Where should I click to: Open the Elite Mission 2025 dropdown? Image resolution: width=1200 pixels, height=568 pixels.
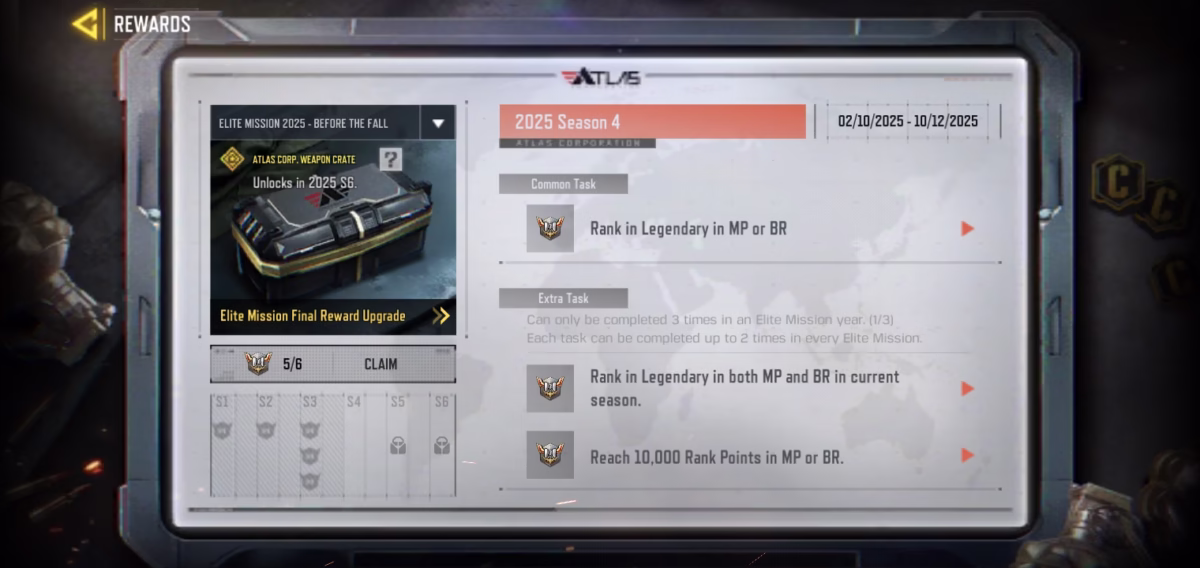[437, 123]
